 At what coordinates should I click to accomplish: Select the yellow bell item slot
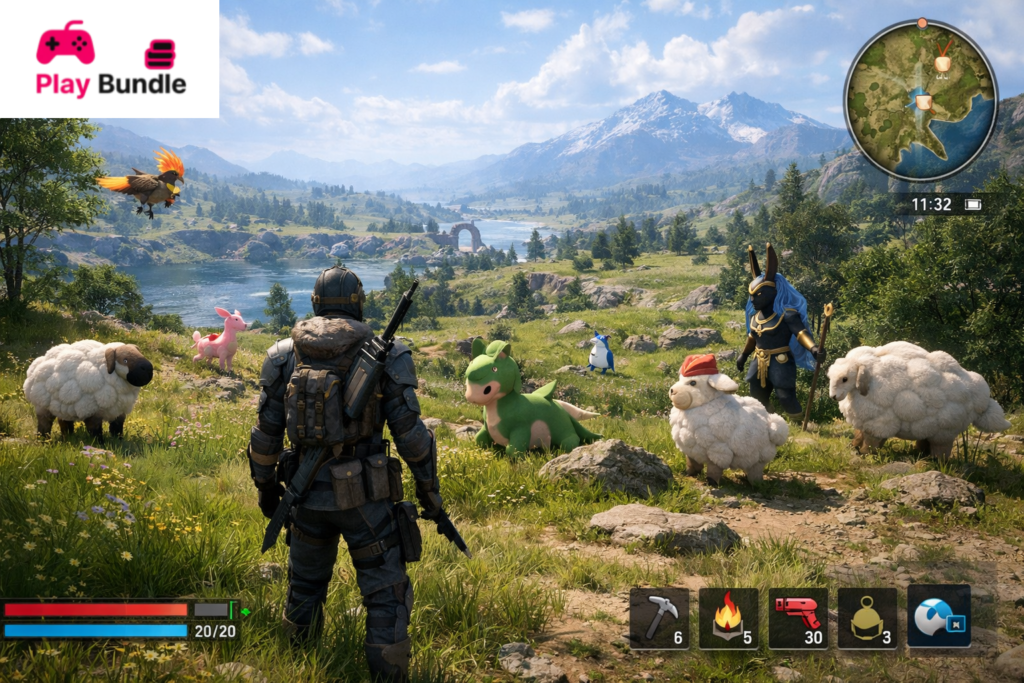click(867, 617)
